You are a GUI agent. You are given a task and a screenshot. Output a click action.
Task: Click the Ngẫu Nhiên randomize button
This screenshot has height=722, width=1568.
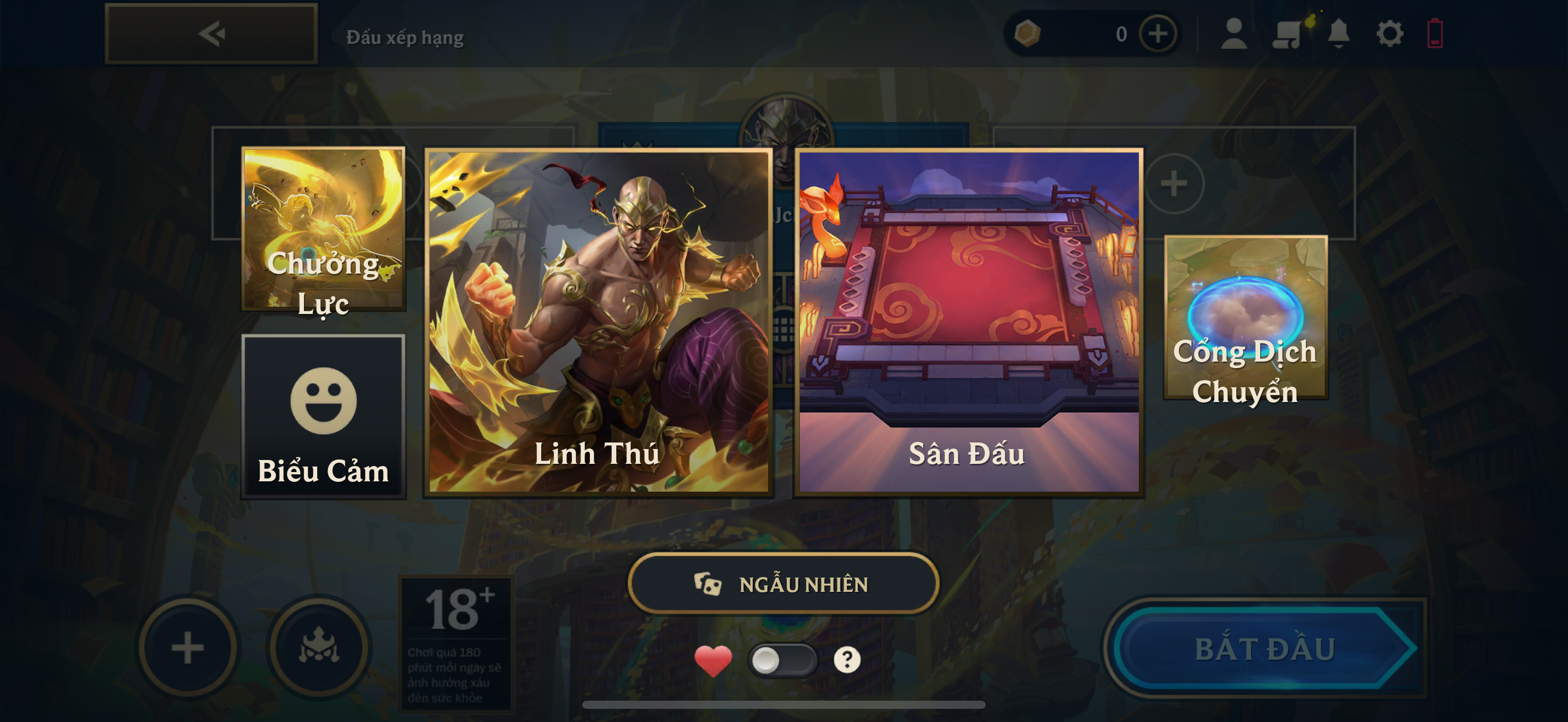(x=783, y=584)
